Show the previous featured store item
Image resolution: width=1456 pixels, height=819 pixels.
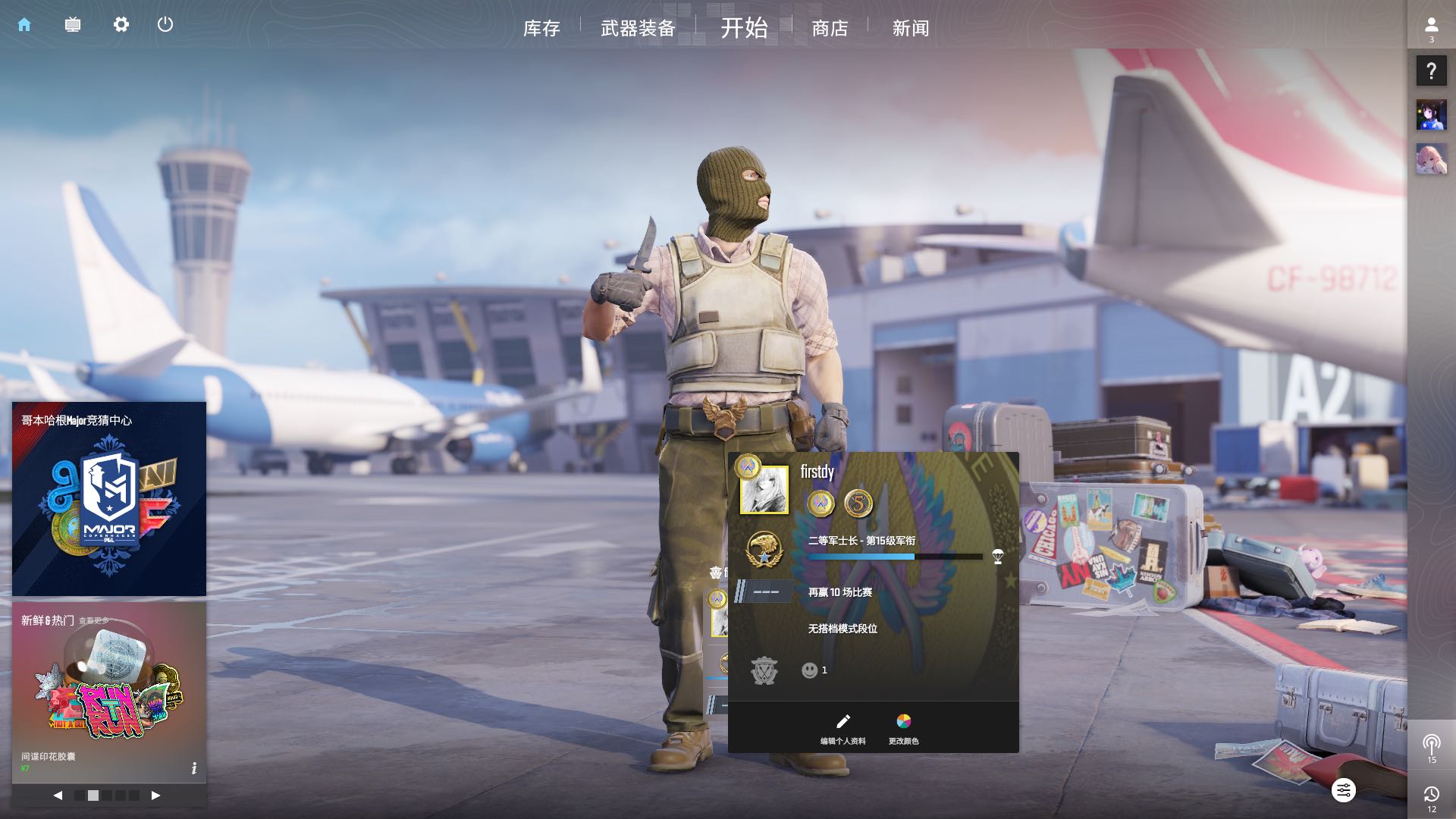(x=58, y=795)
